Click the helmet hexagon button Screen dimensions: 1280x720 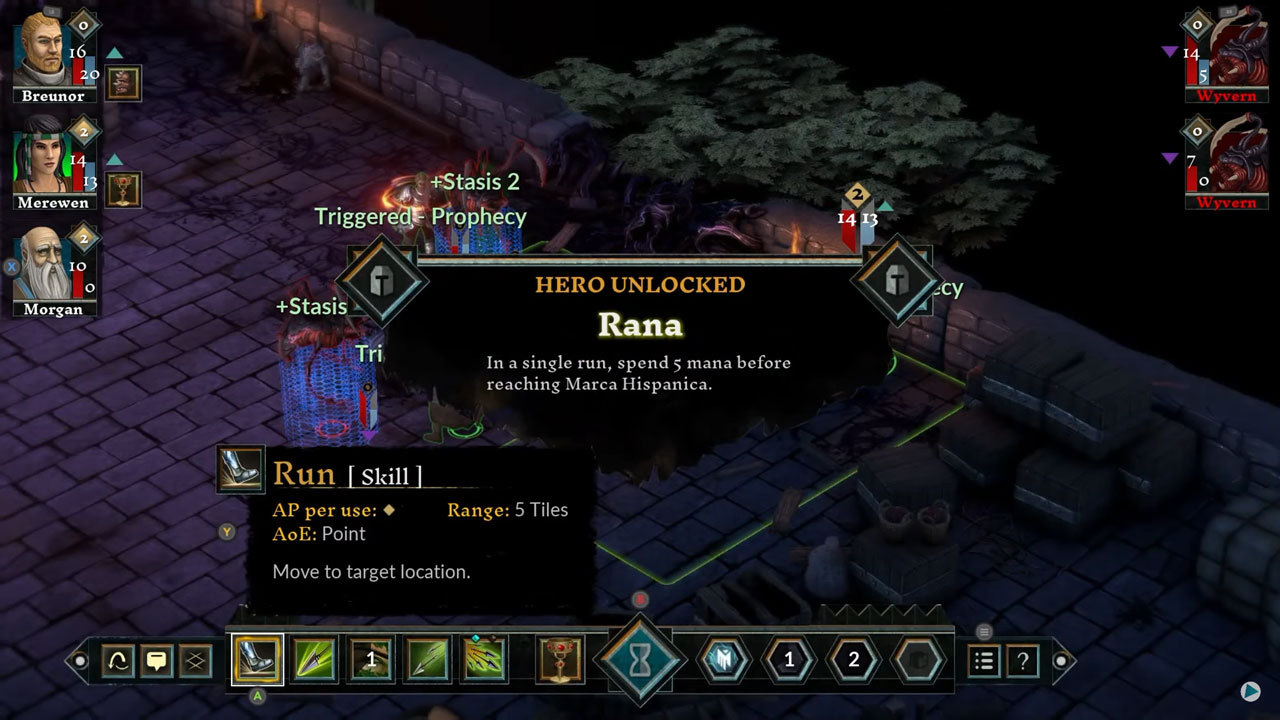[724, 660]
